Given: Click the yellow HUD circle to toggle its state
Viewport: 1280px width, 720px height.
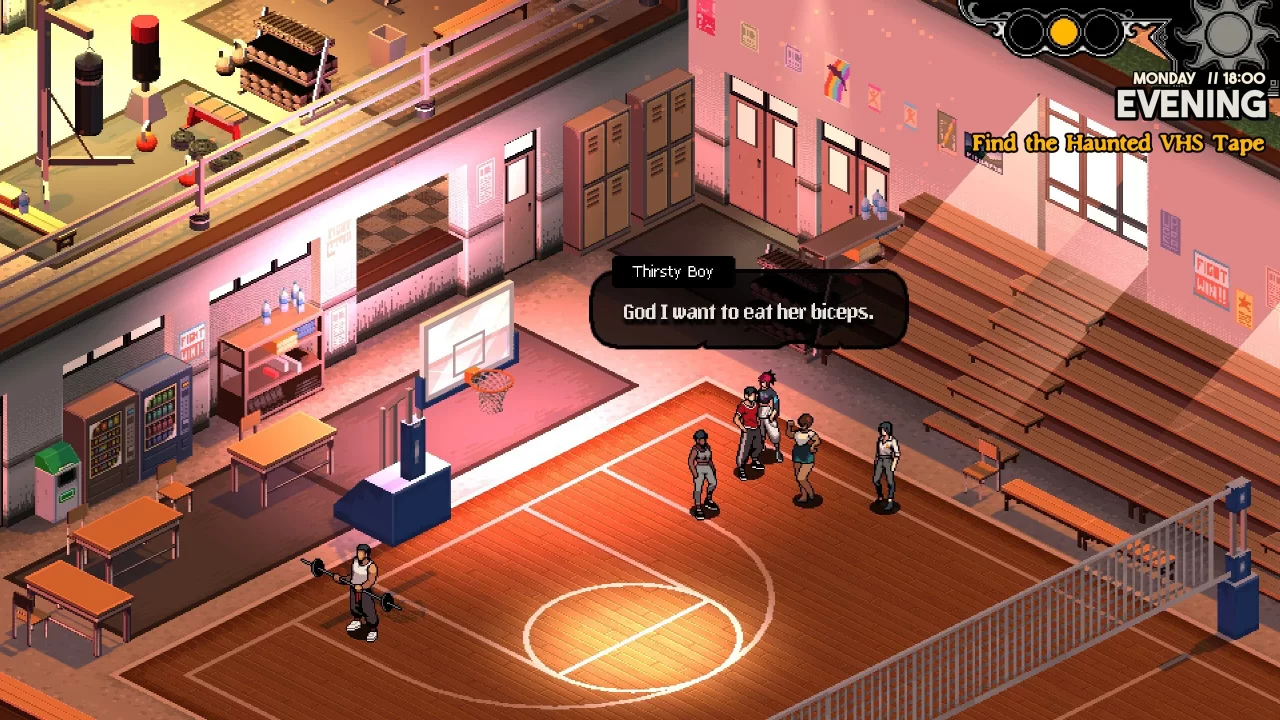Looking at the screenshot, I should [x=1063, y=30].
